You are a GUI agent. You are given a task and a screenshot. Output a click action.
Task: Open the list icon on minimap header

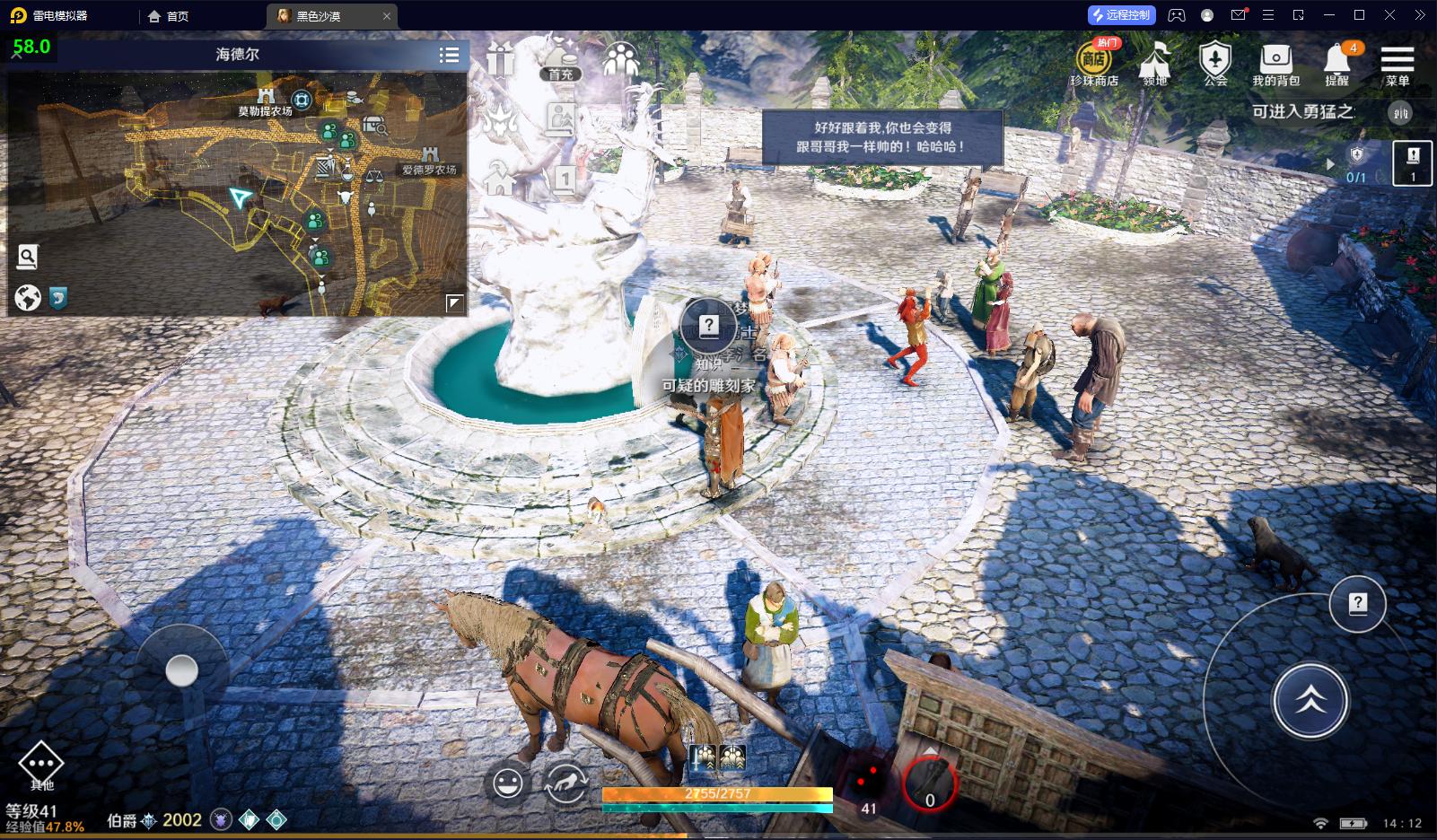tap(450, 55)
